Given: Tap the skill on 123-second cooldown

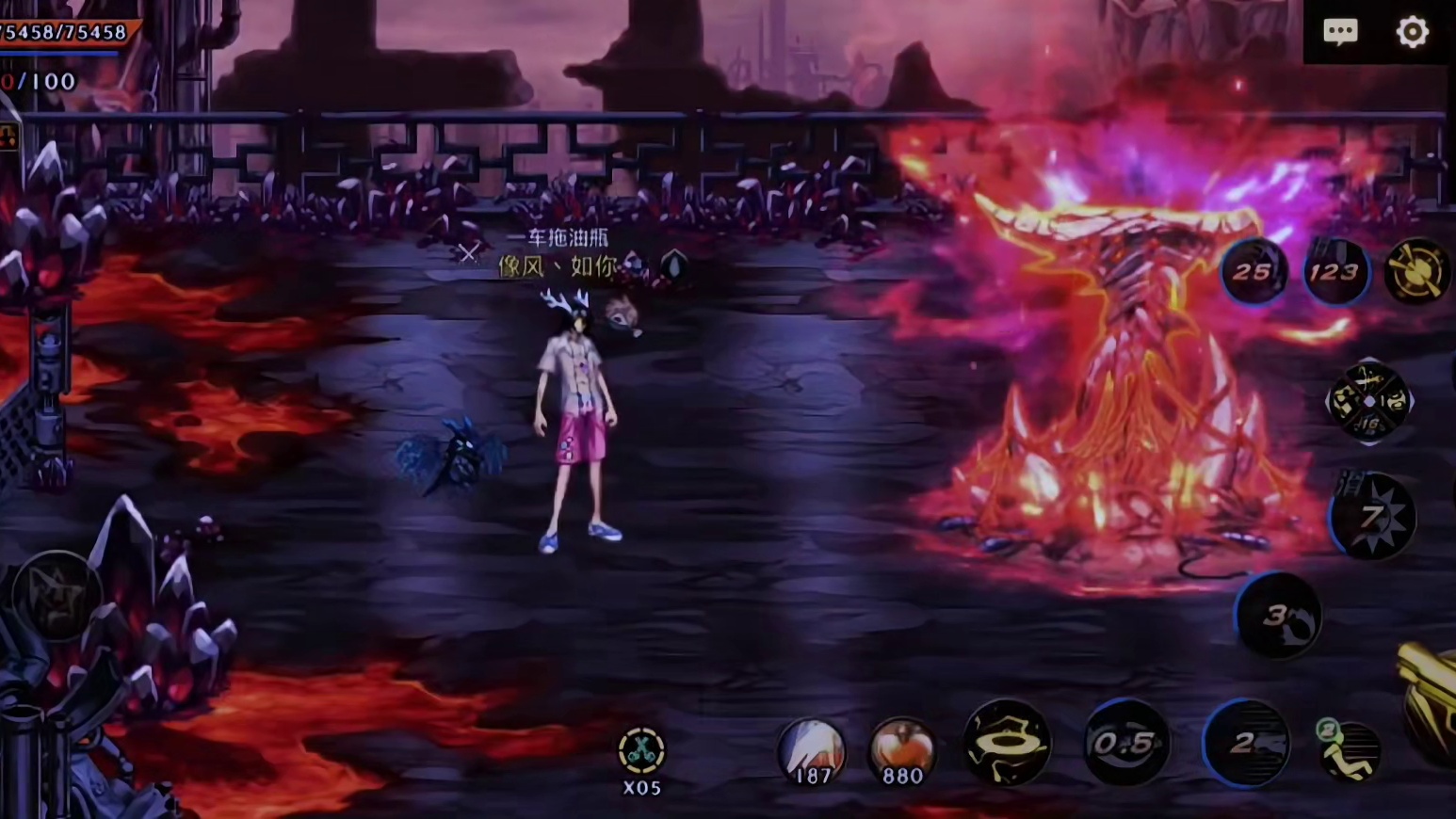Looking at the screenshot, I should [1335, 272].
